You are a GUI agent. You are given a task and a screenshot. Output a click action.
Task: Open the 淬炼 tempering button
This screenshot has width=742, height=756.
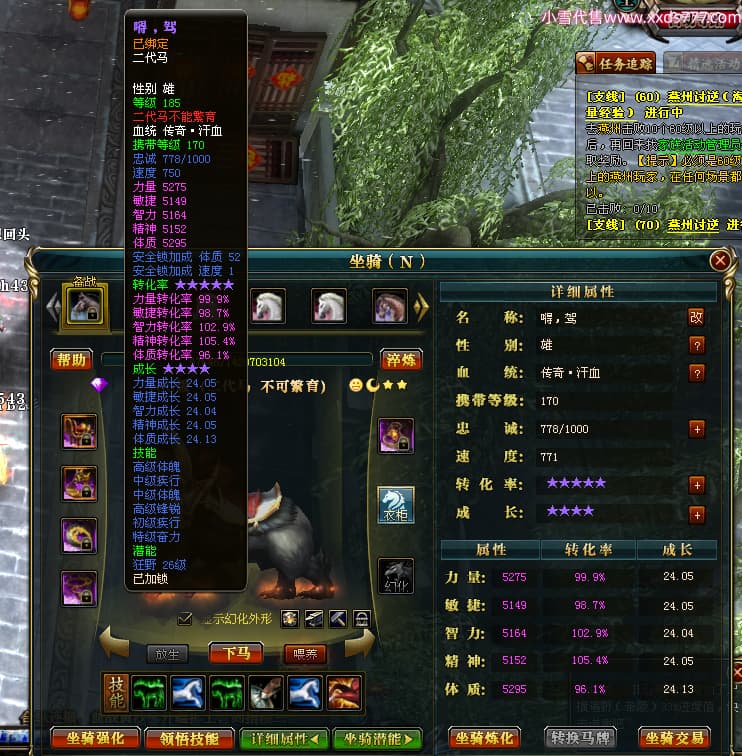coord(401,360)
